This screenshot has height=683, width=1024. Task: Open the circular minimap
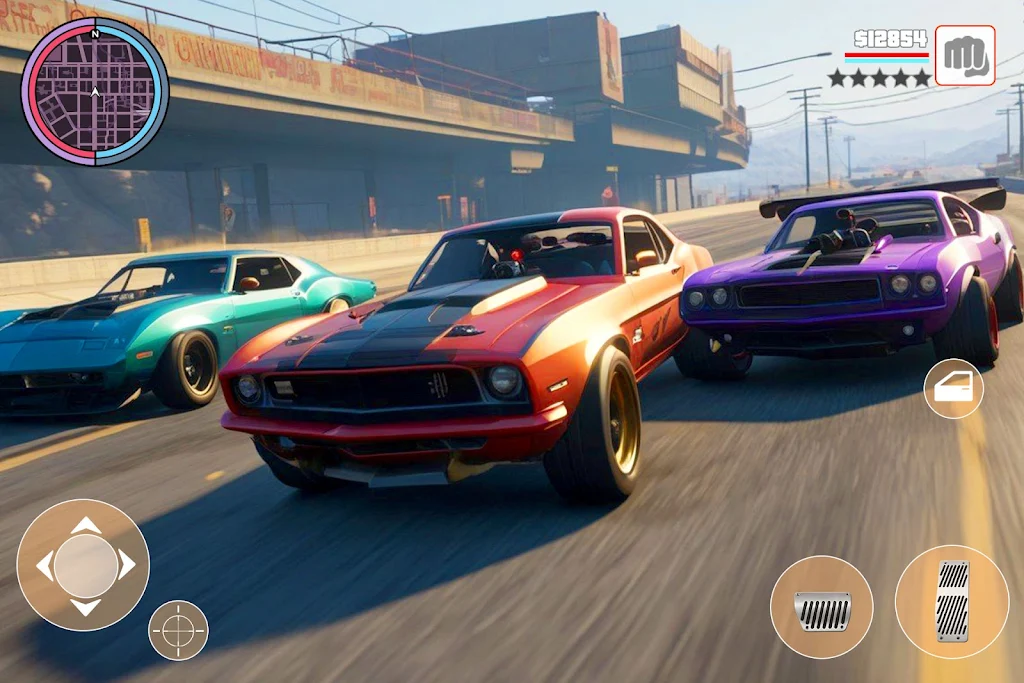click(95, 91)
